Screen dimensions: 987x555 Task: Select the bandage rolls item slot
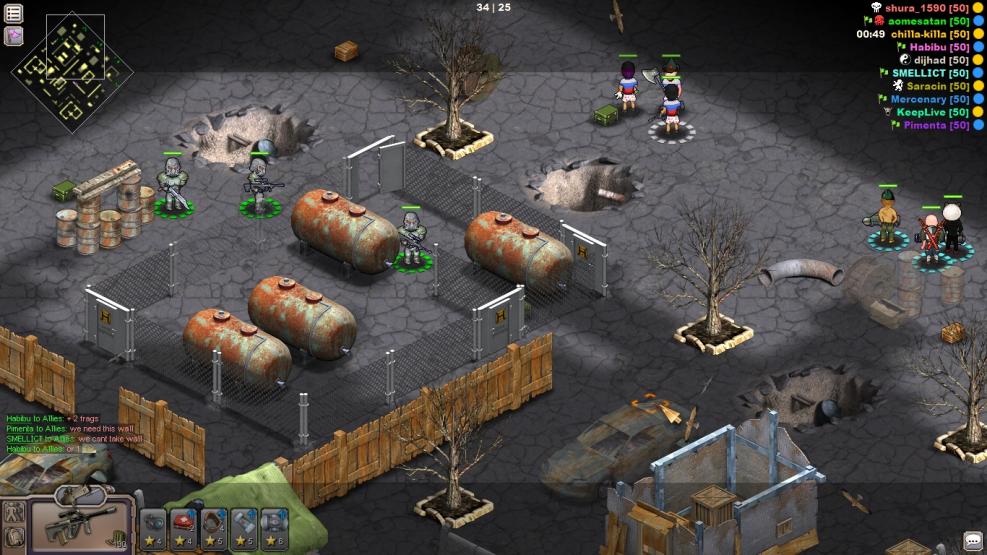click(x=245, y=523)
